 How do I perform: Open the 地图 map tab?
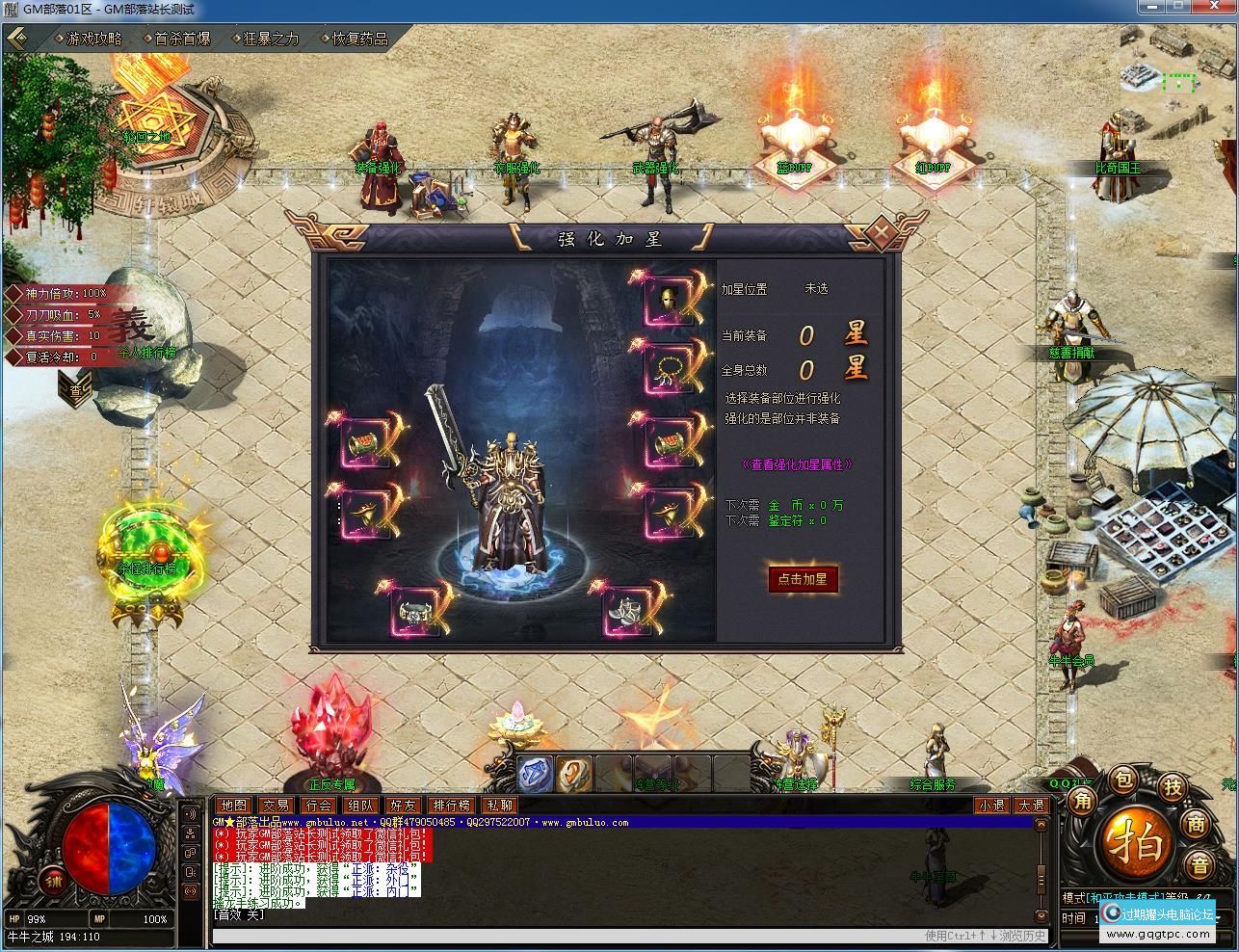233,806
